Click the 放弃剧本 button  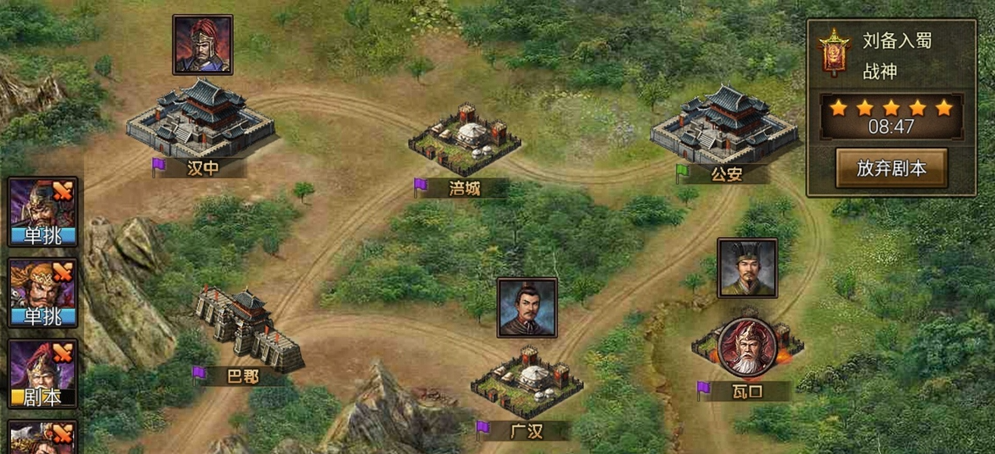(x=891, y=168)
